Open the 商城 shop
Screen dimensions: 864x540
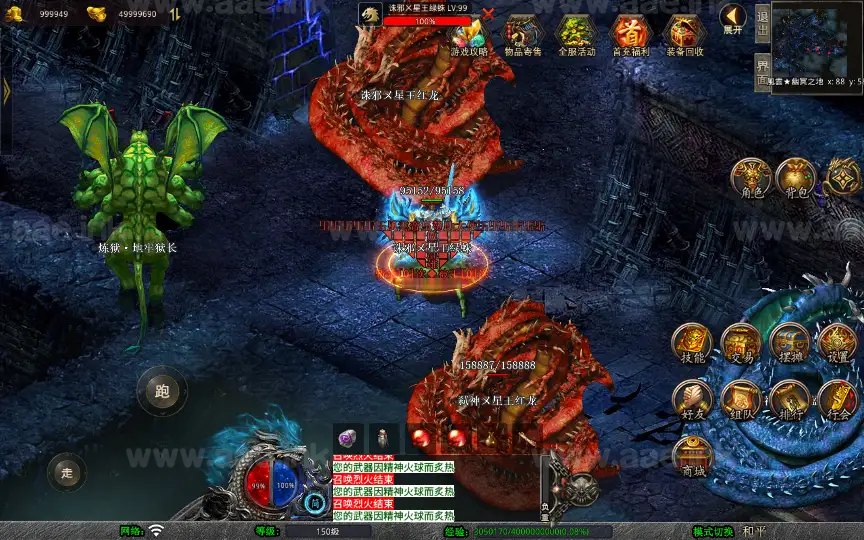[692, 457]
